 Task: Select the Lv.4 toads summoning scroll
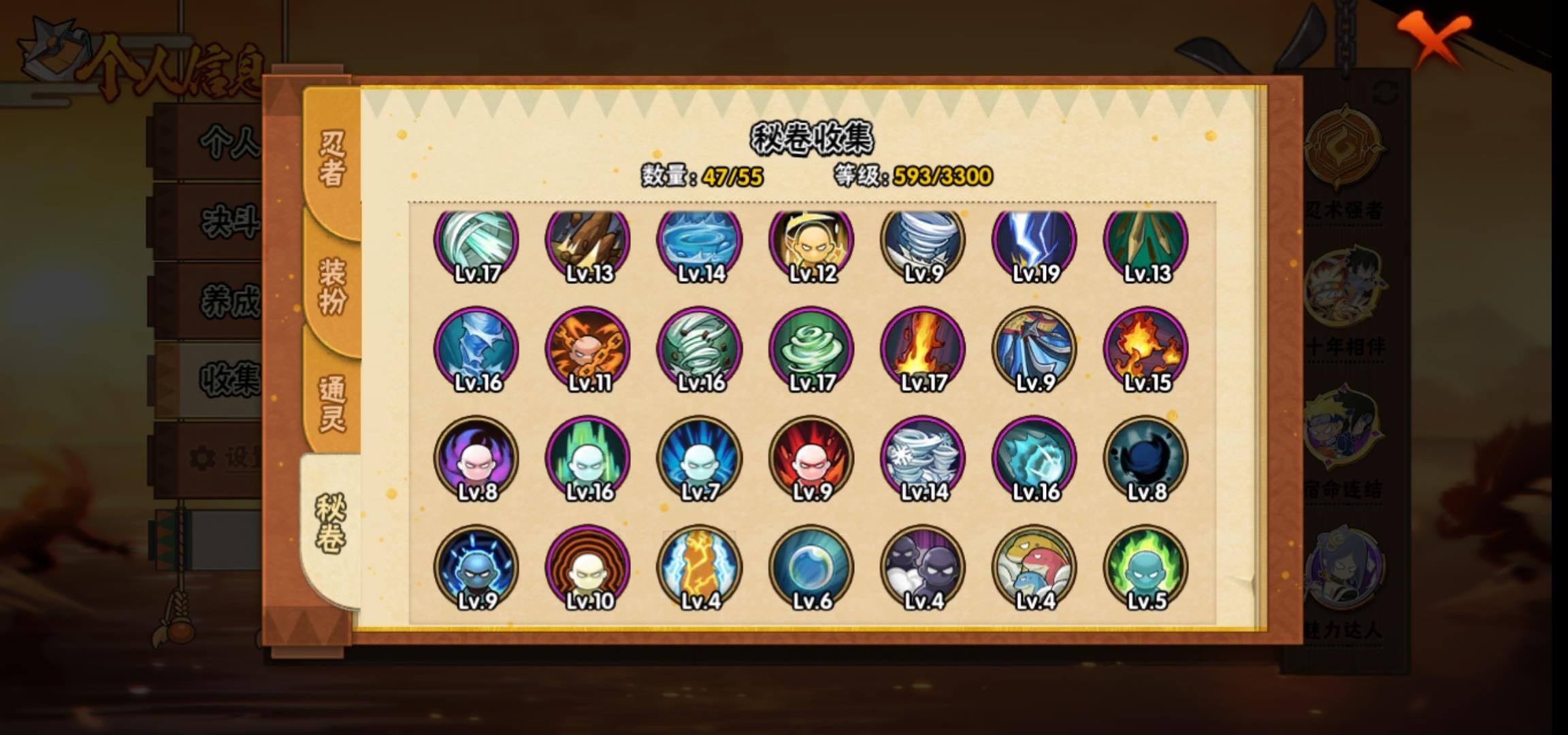[1034, 568]
